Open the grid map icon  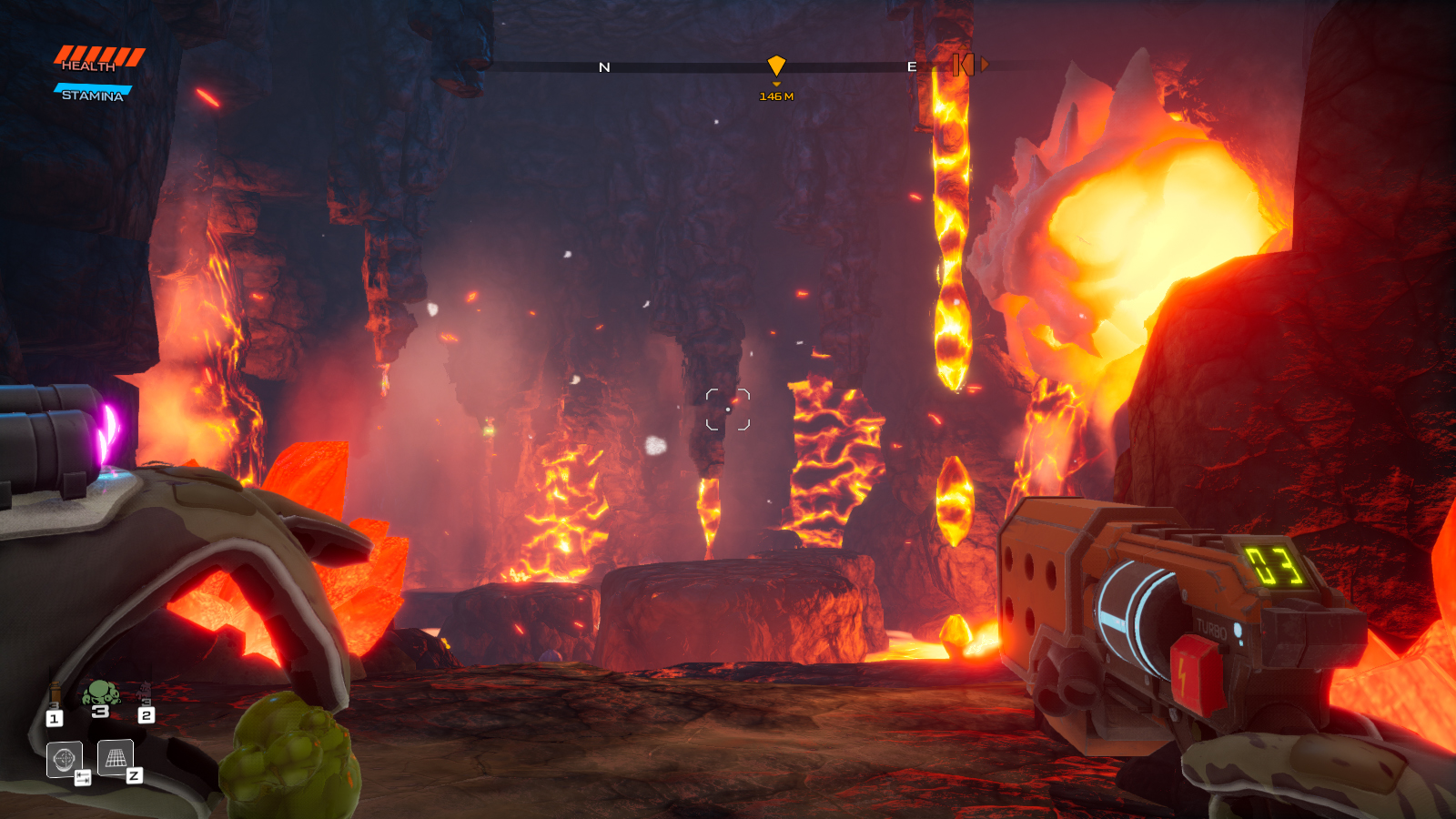point(116,757)
